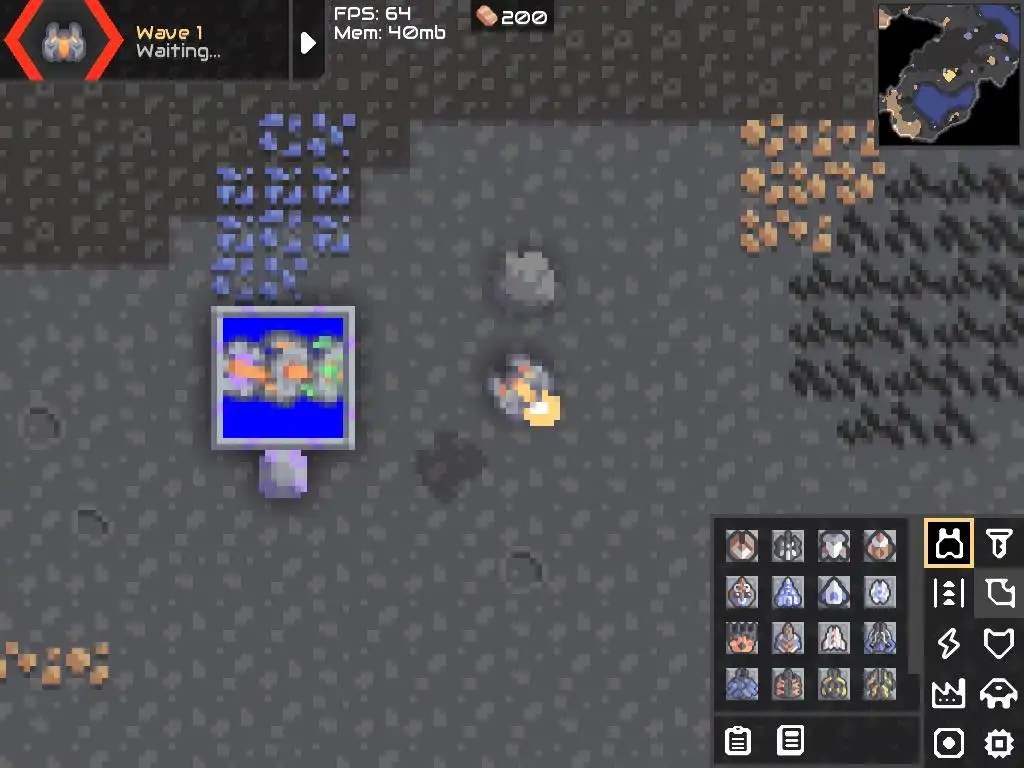Show the units category
This screenshot has width=1024, height=768.
[998, 694]
